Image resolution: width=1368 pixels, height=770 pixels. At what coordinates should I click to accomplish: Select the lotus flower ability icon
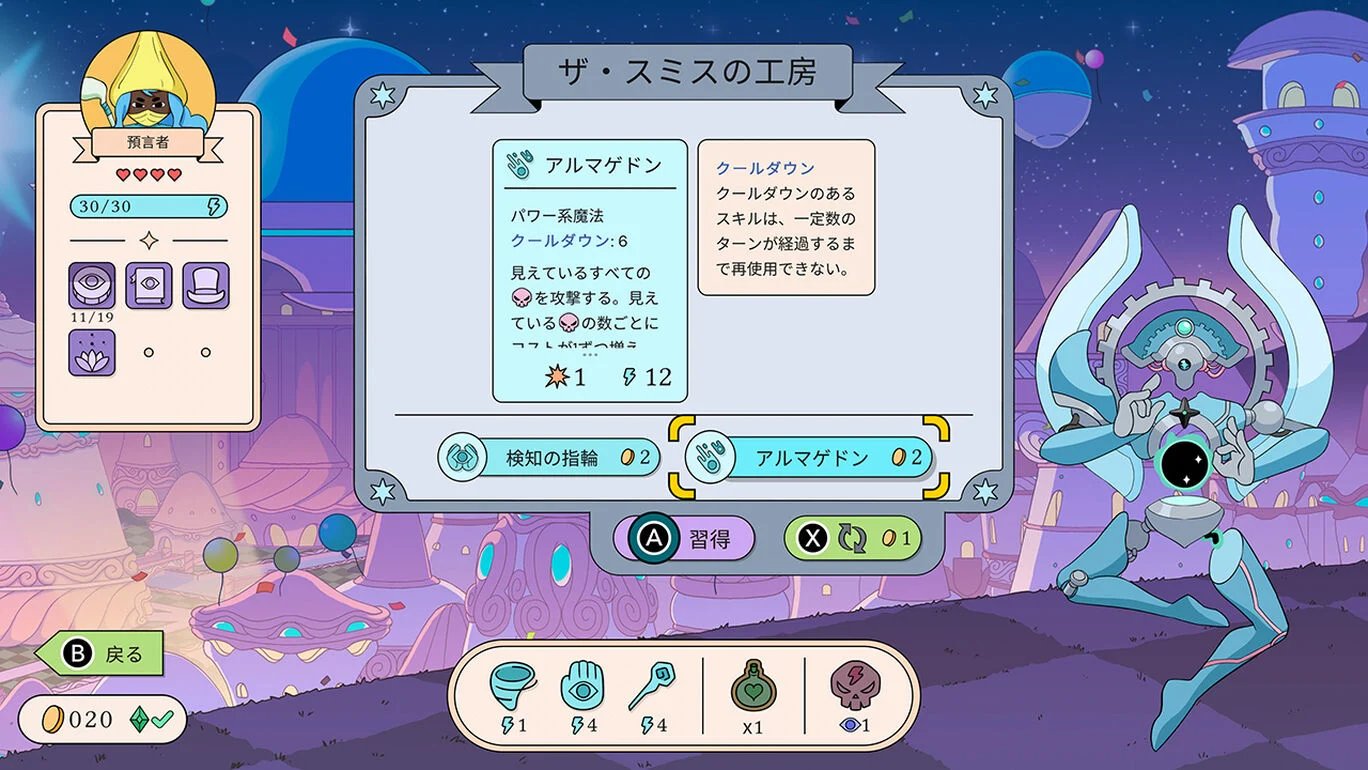click(92, 353)
